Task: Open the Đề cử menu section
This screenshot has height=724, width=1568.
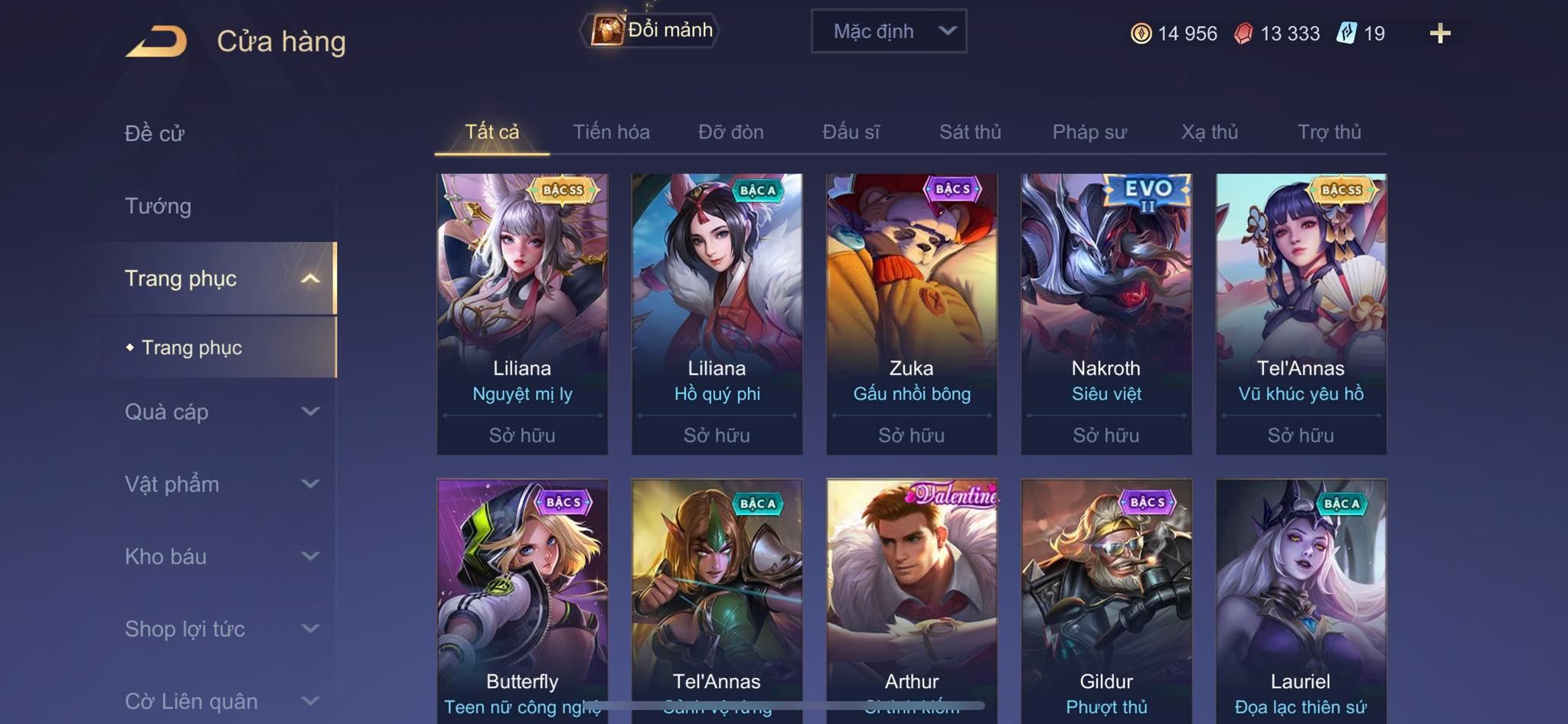Action: pyautogui.click(x=155, y=133)
